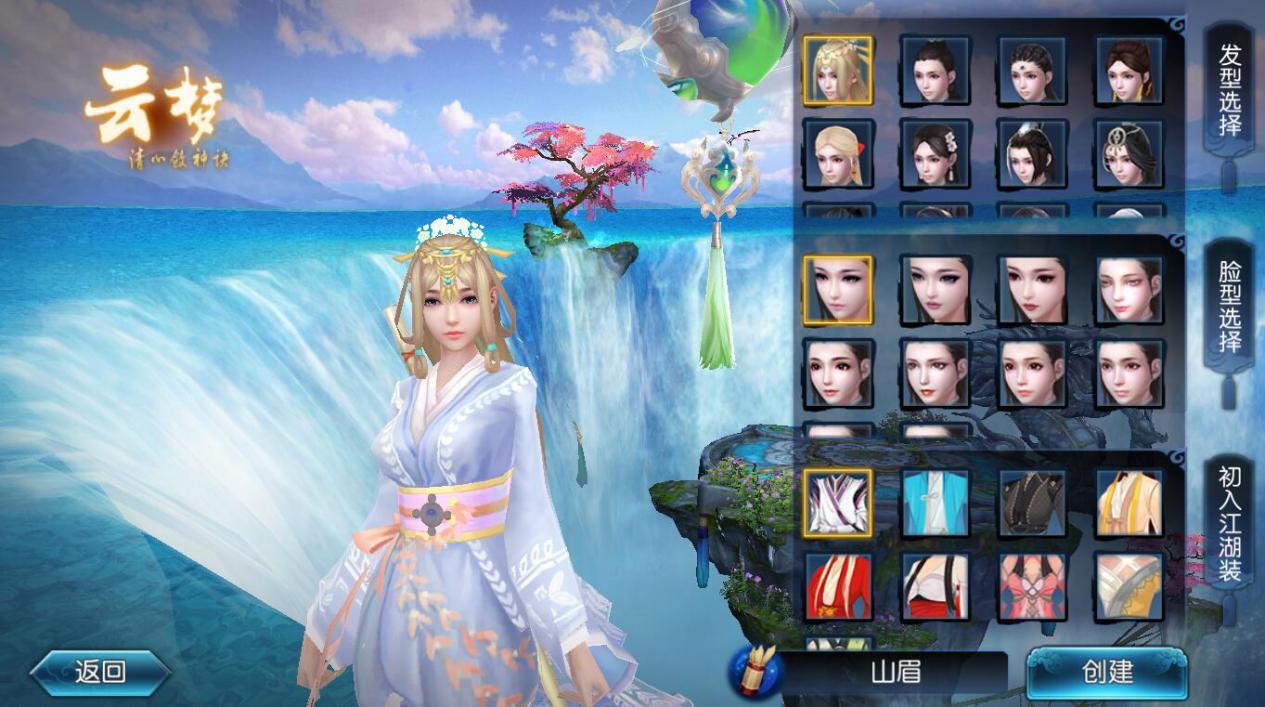The width and height of the screenshot is (1265, 707).
Task: Create the character with 创建 button
Action: (1107, 672)
